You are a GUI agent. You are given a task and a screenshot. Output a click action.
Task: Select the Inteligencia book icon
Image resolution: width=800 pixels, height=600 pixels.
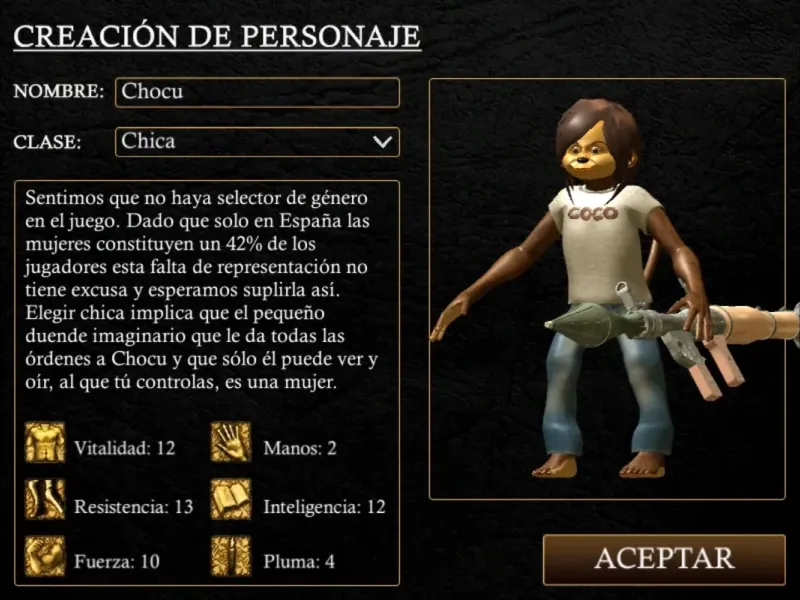[x=231, y=500]
